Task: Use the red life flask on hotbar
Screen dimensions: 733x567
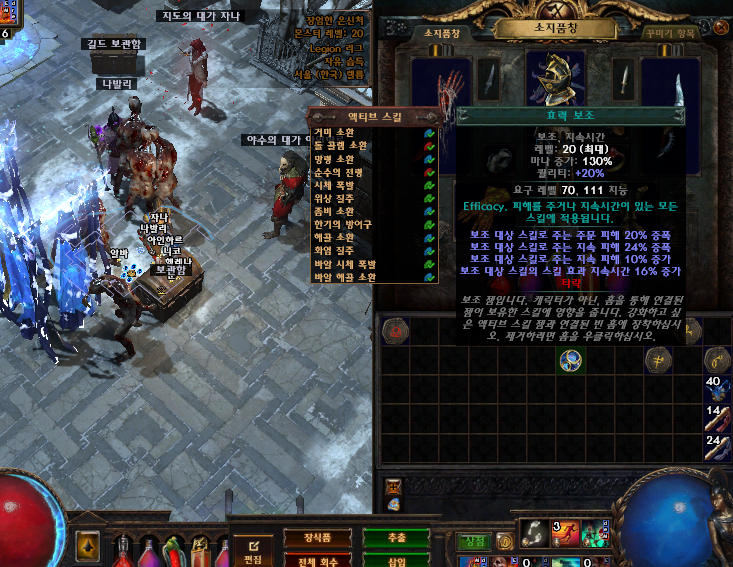Action: coord(124,550)
